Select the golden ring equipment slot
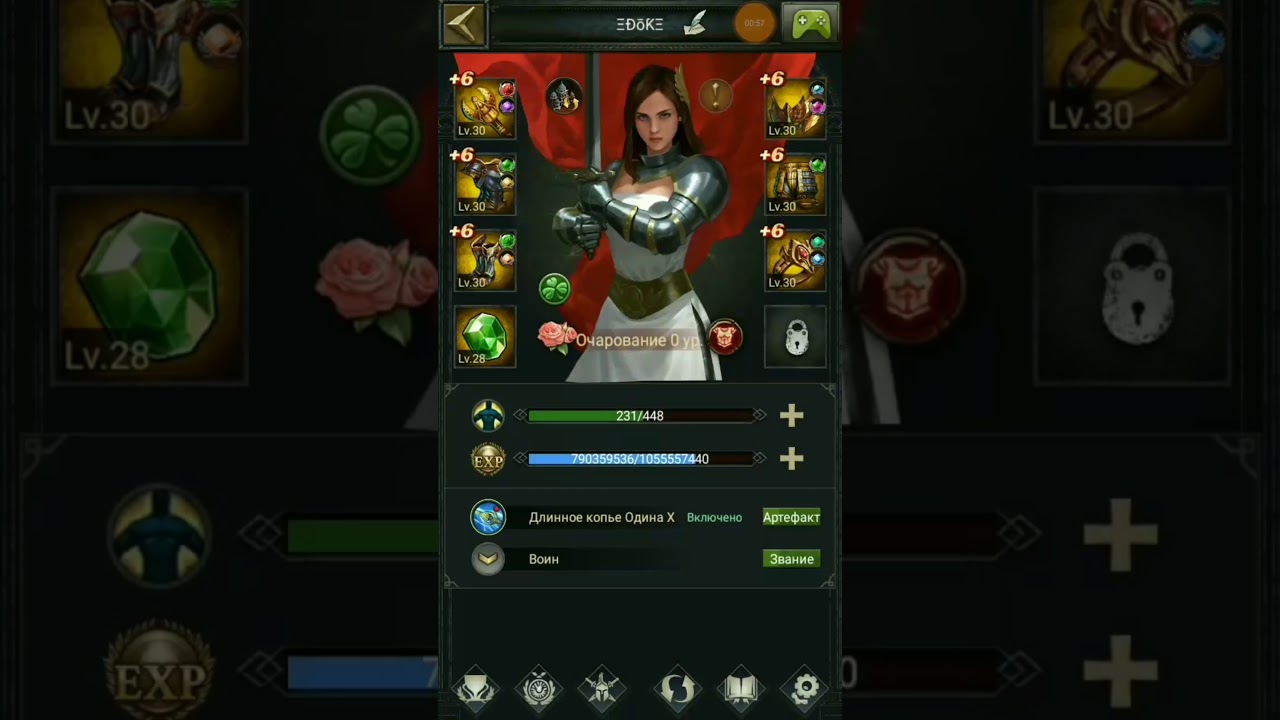This screenshot has height=720, width=1280. point(796,260)
